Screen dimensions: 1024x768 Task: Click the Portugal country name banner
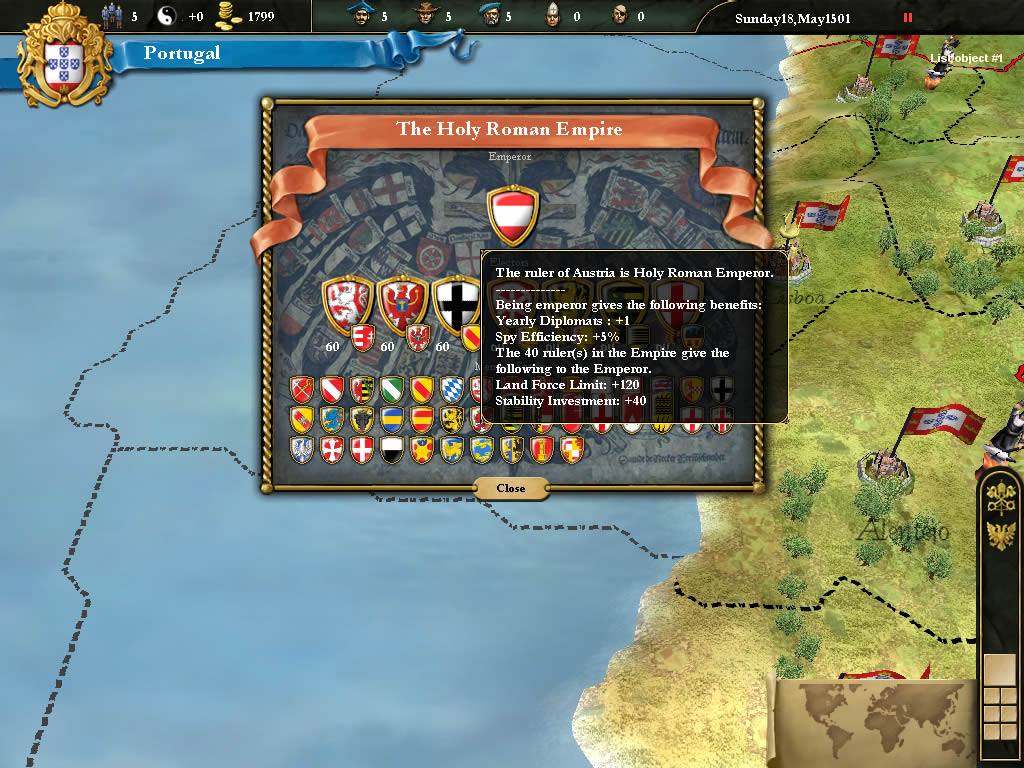tap(182, 53)
